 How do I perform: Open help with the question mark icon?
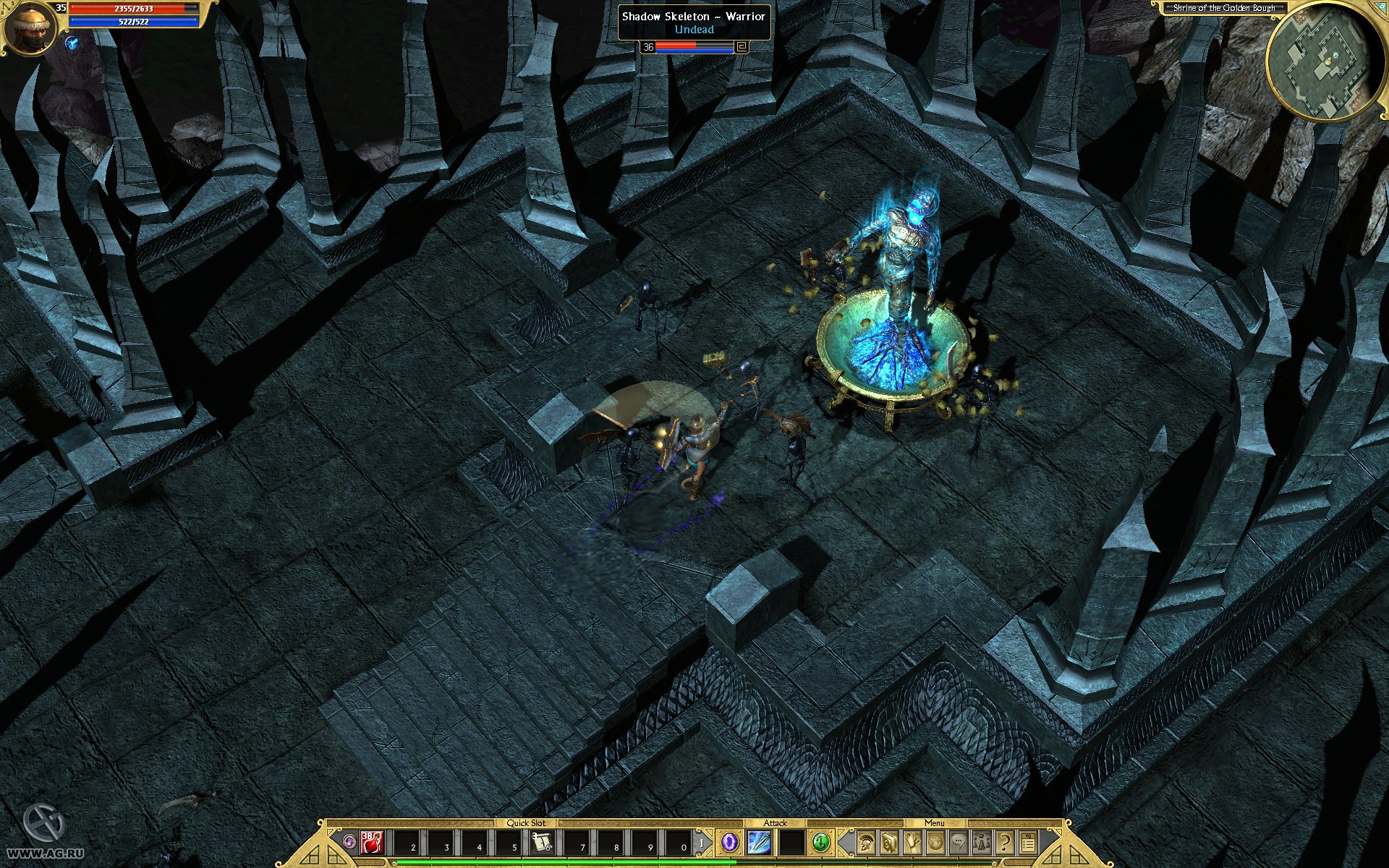point(1005,843)
